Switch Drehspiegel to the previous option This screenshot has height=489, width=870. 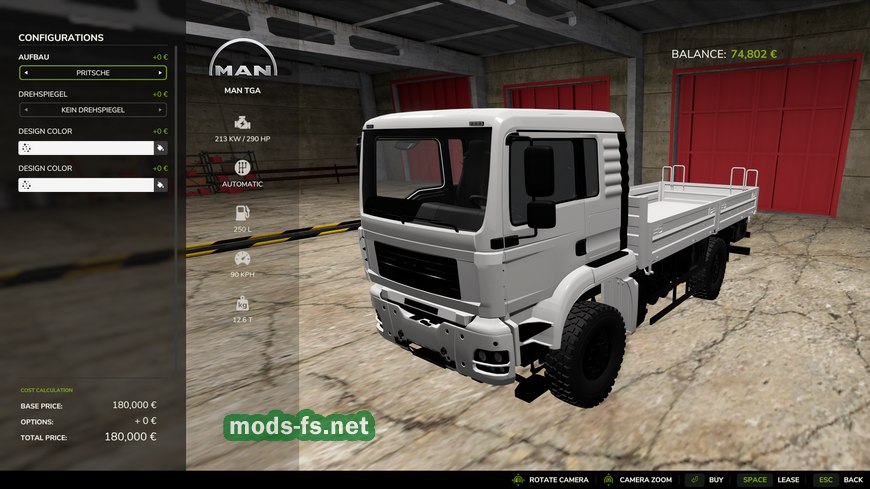(26, 110)
